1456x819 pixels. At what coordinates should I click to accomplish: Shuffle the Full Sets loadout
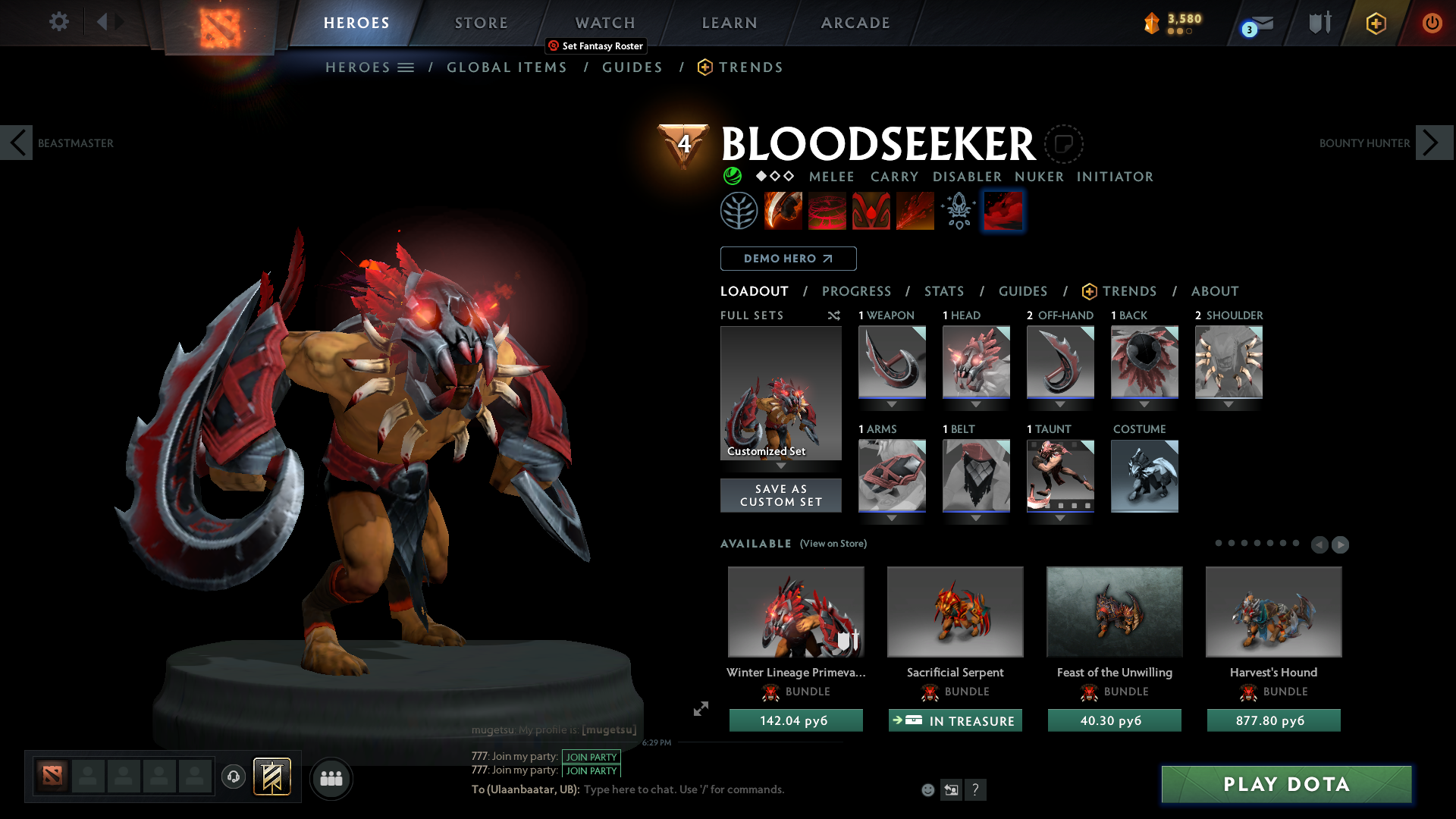833,315
